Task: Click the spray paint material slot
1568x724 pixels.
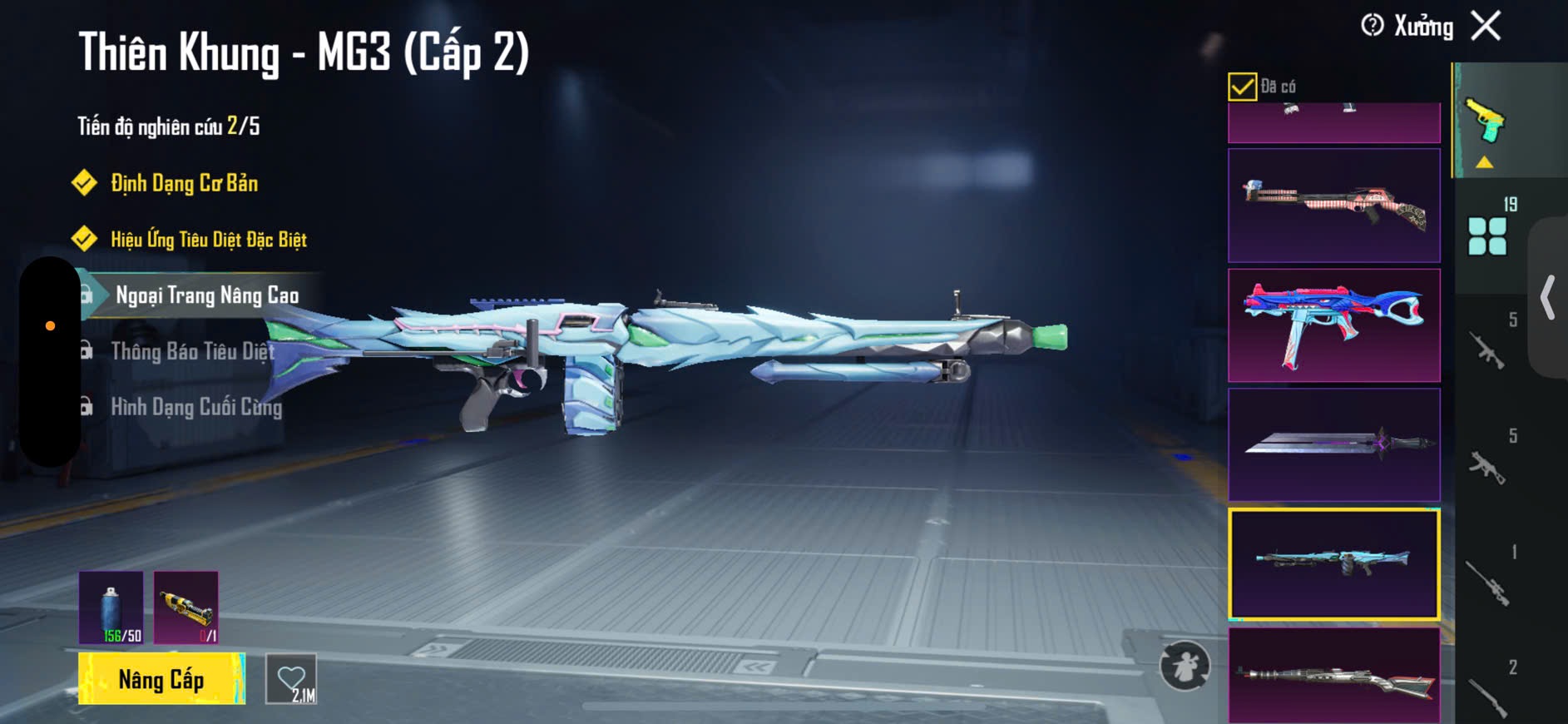Action: 111,607
